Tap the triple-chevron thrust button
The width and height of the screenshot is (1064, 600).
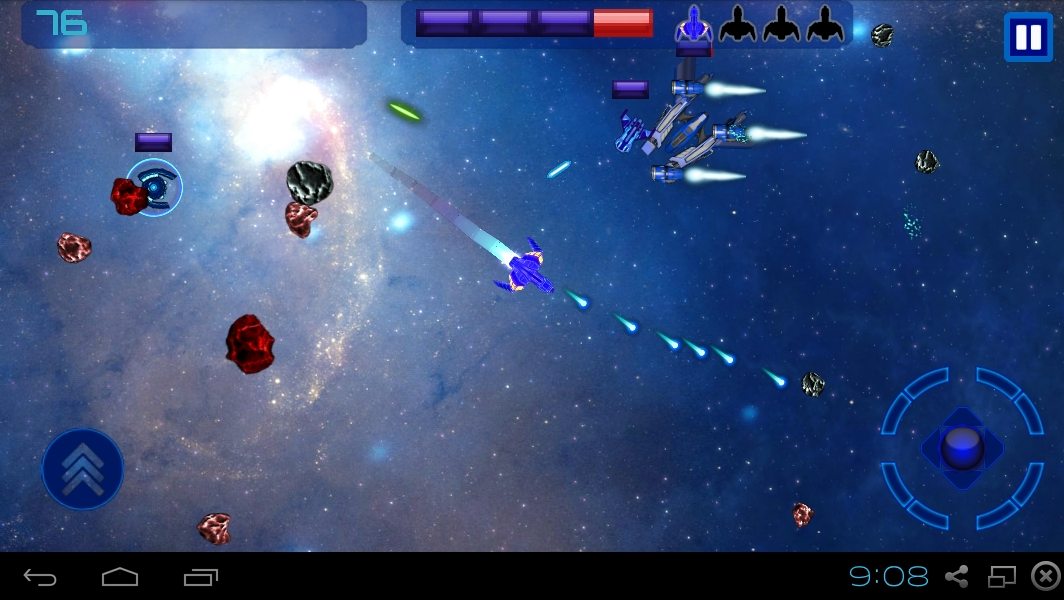pos(82,469)
